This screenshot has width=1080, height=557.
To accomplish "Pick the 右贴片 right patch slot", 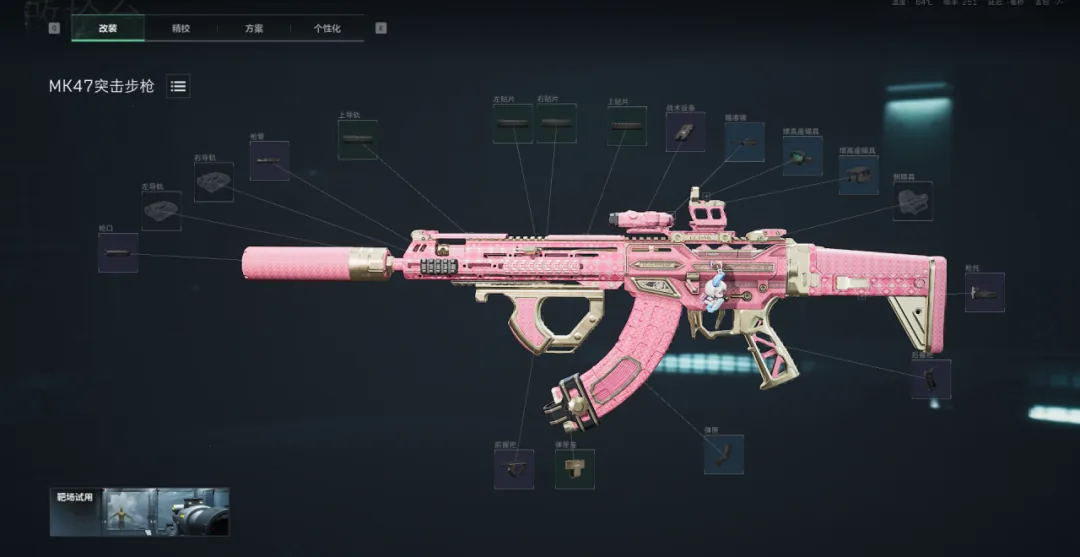I will 556,123.
